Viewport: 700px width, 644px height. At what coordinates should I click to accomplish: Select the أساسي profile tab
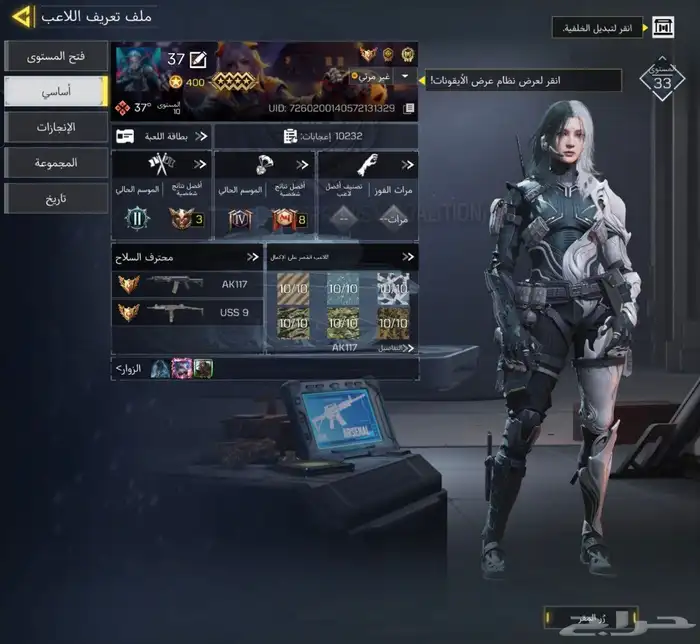click(x=55, y=91)
